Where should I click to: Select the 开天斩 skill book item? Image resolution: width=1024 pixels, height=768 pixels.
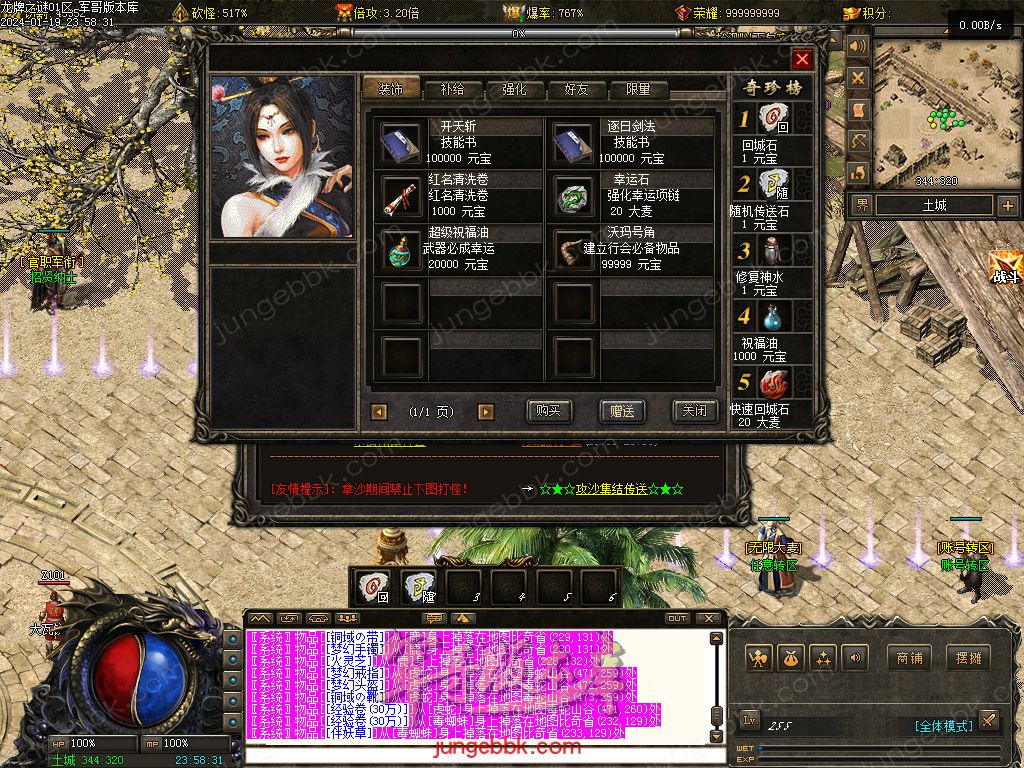[x=401, y=143]
